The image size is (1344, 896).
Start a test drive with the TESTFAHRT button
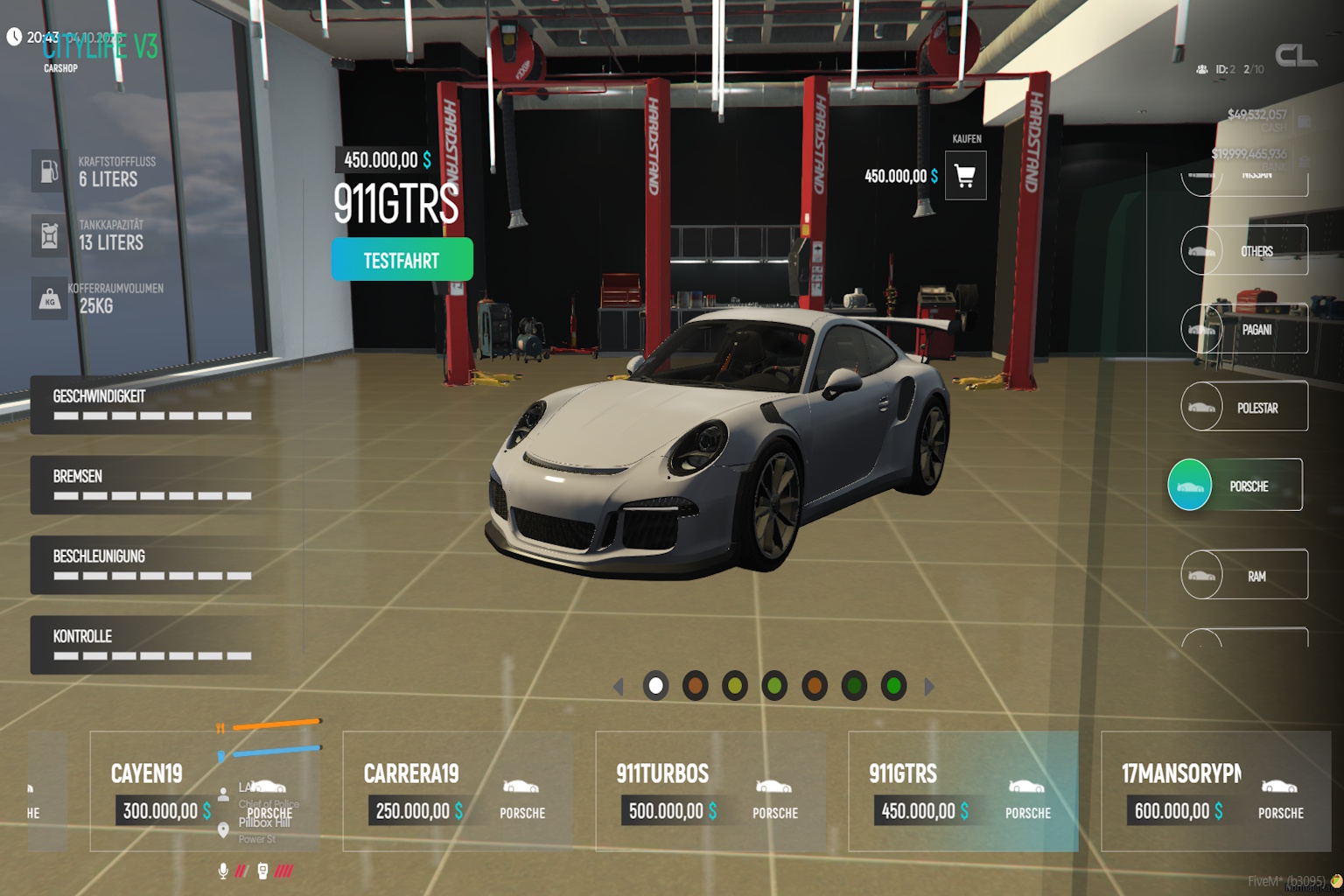coord(402,260)
